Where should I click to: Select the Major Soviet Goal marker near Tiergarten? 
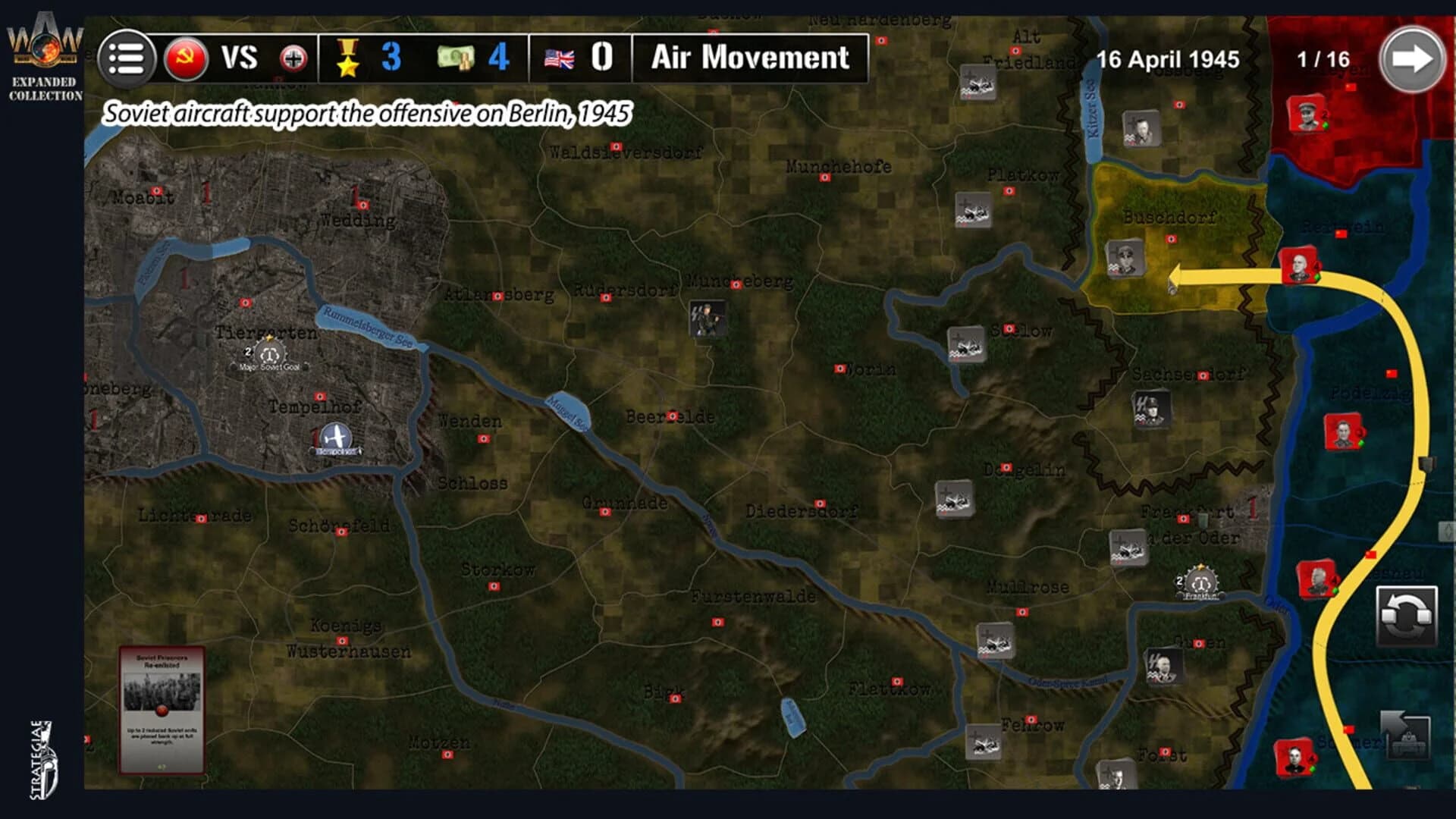pyautogui.click(x=269, y=353)
